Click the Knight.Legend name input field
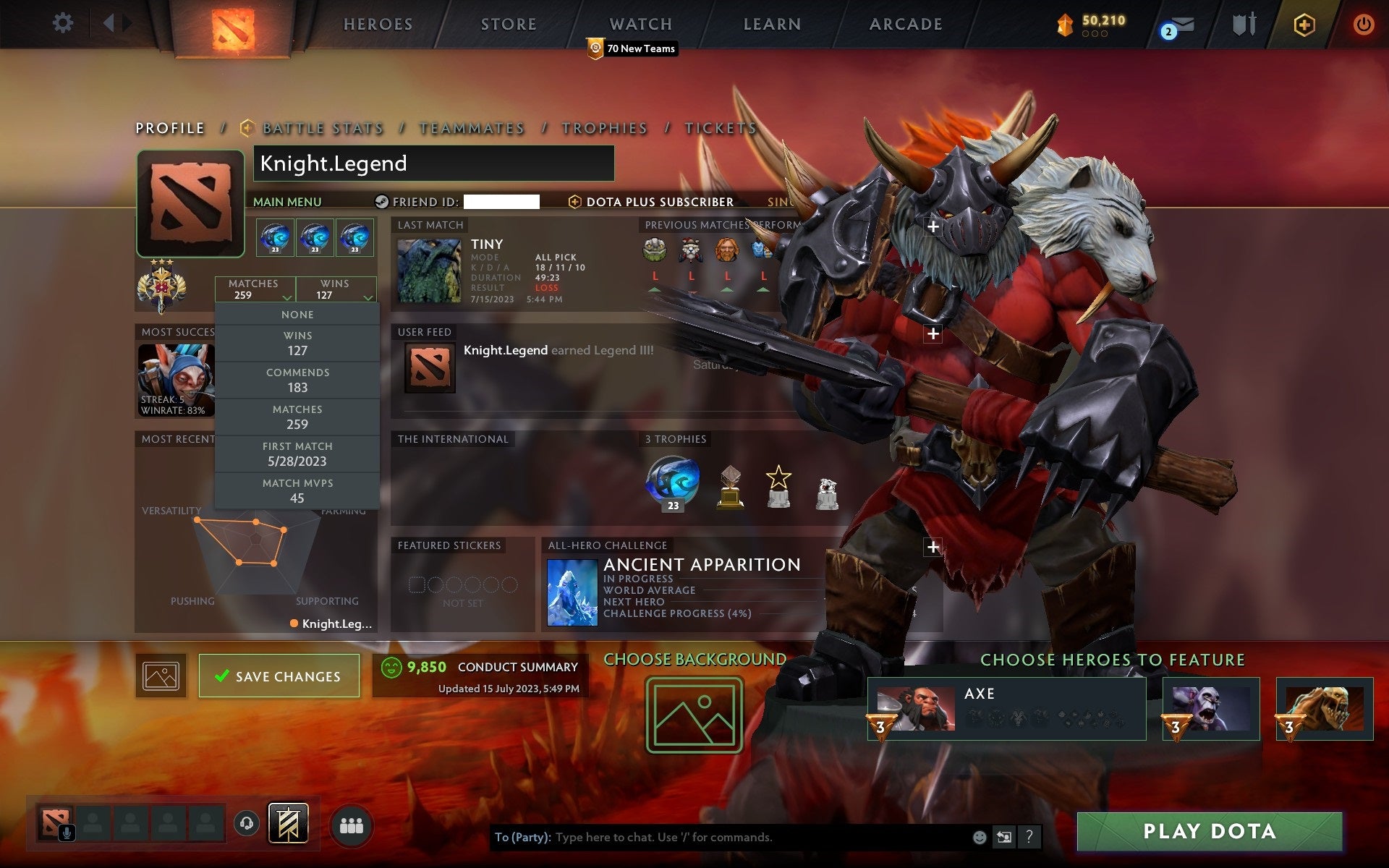Image resolution: width=1389 pixels, height=868 pixels. [x=433, y=163]
